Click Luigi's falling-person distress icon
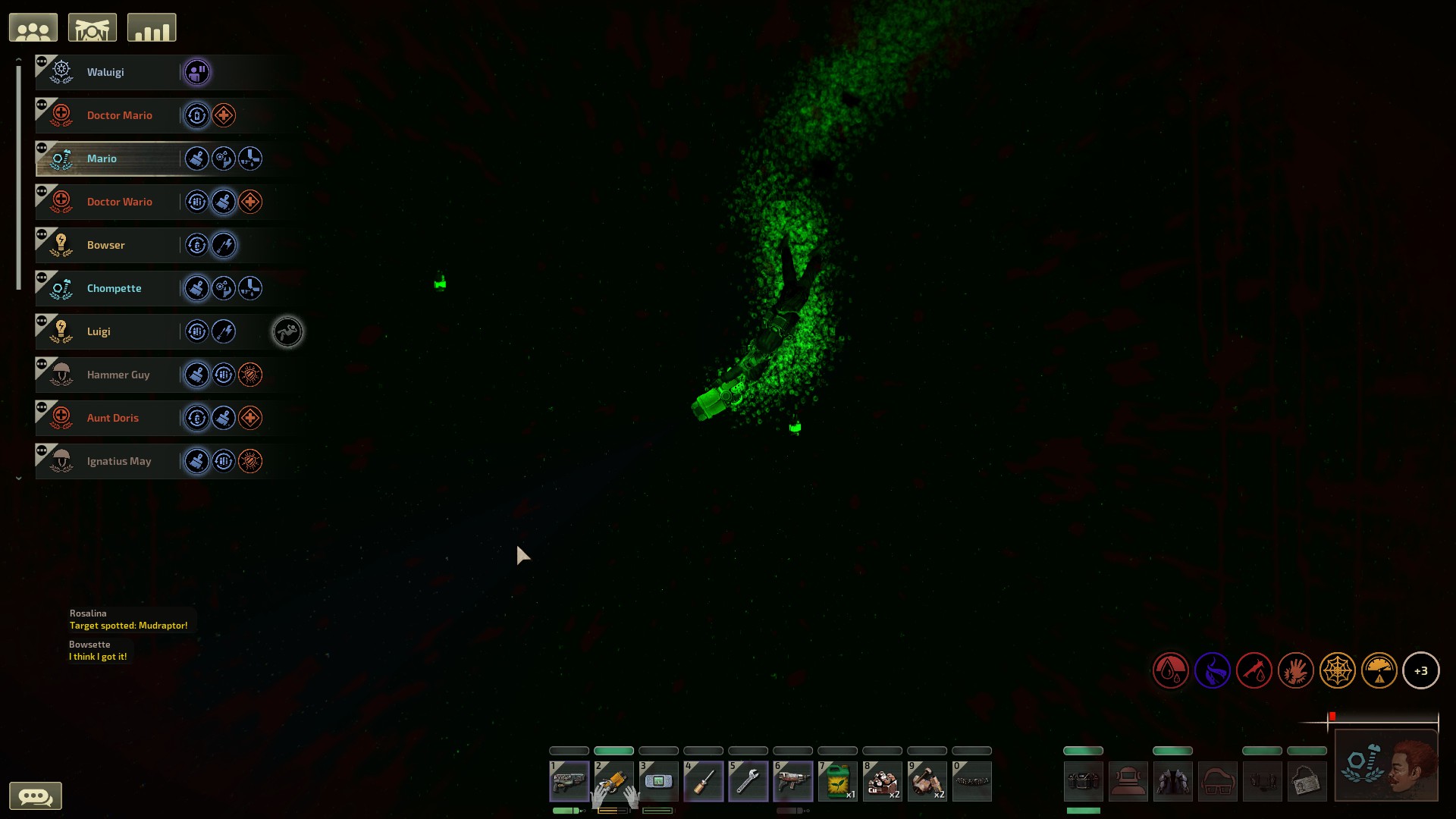 pos(287,331)
